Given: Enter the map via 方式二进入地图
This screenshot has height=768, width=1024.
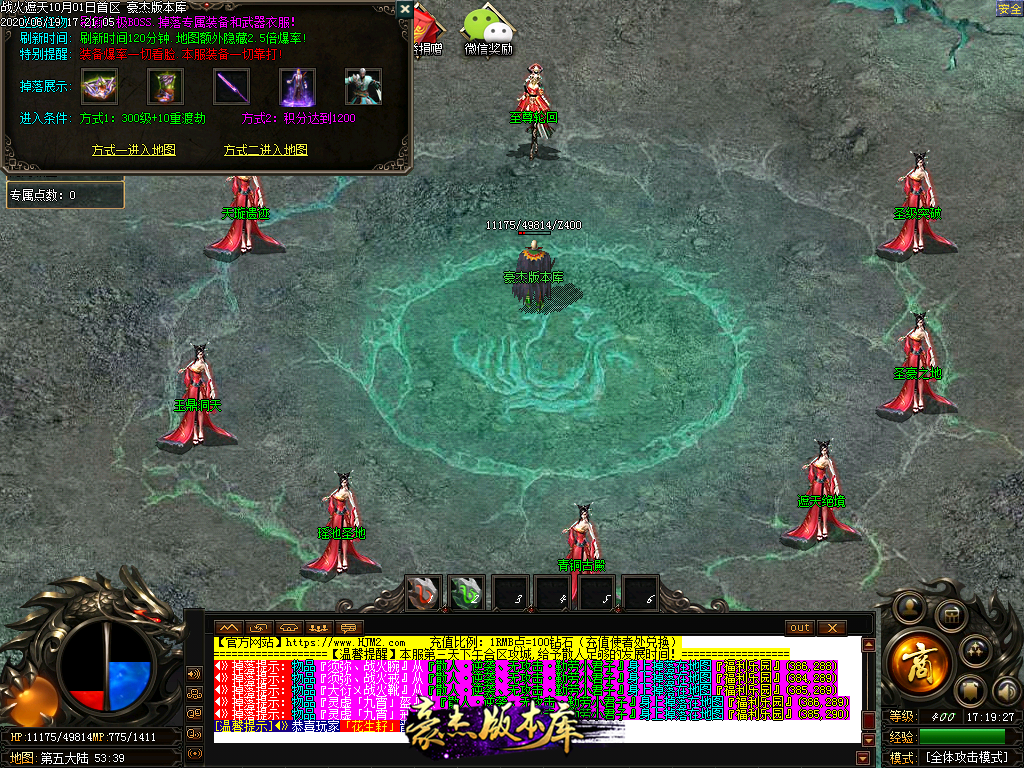Looking at the screenshot, I should pyautogui.click(x=265, y=150).
